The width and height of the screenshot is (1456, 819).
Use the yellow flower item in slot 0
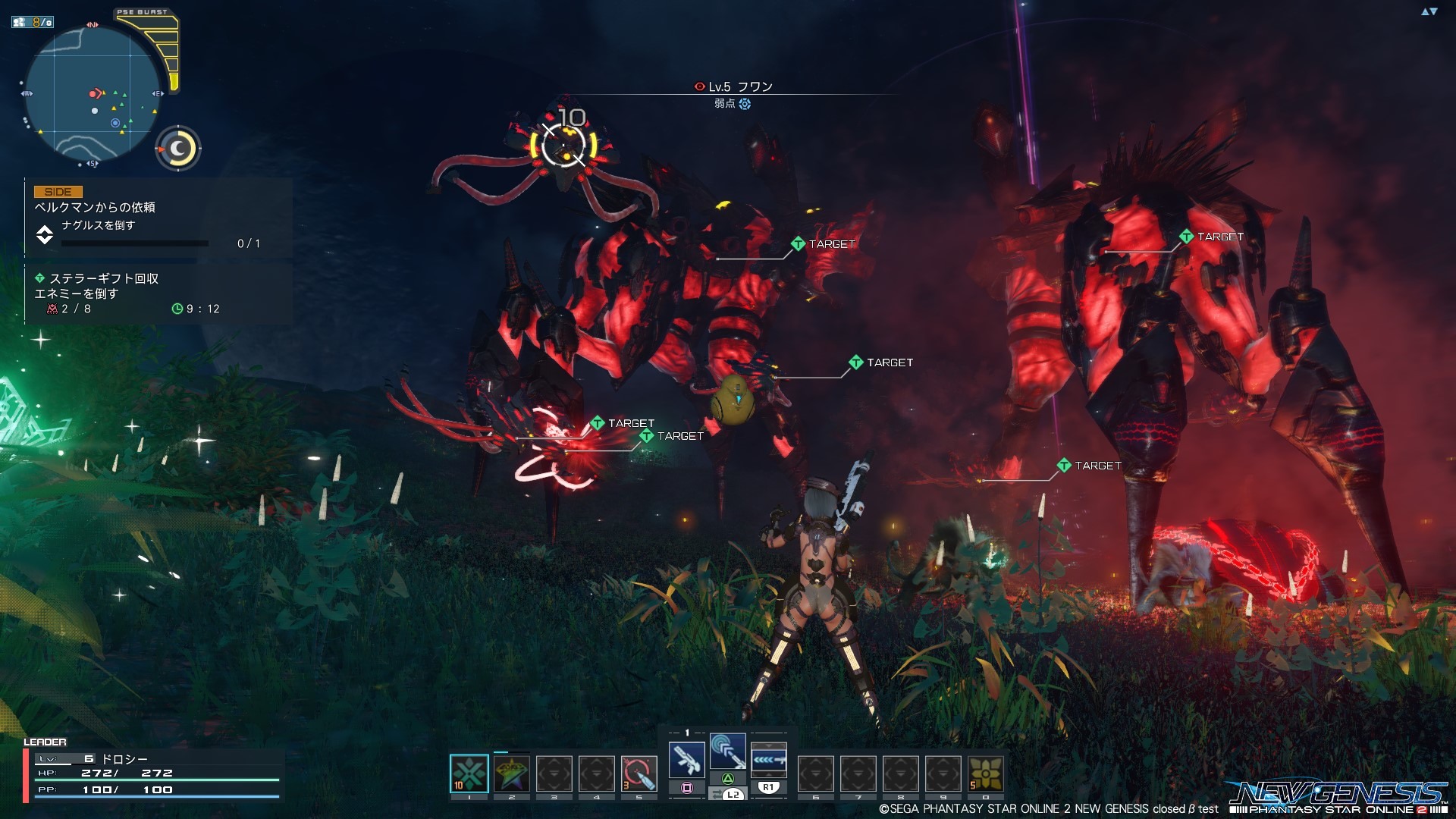point(985,773)
